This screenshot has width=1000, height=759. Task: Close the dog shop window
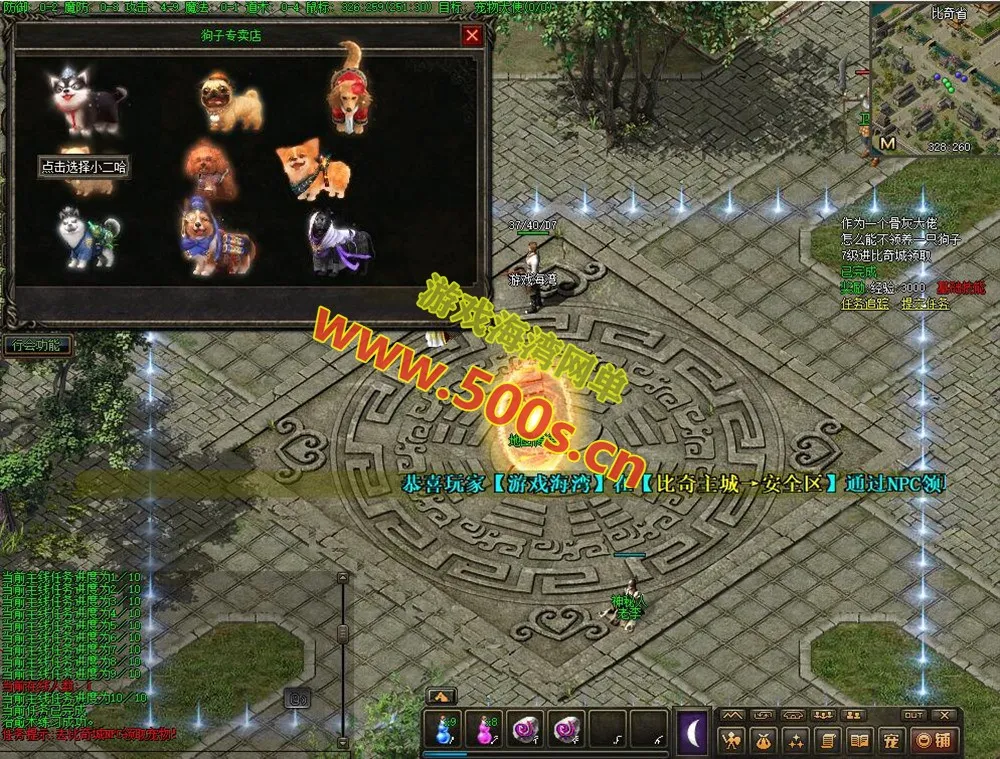(x=472, y=36)
